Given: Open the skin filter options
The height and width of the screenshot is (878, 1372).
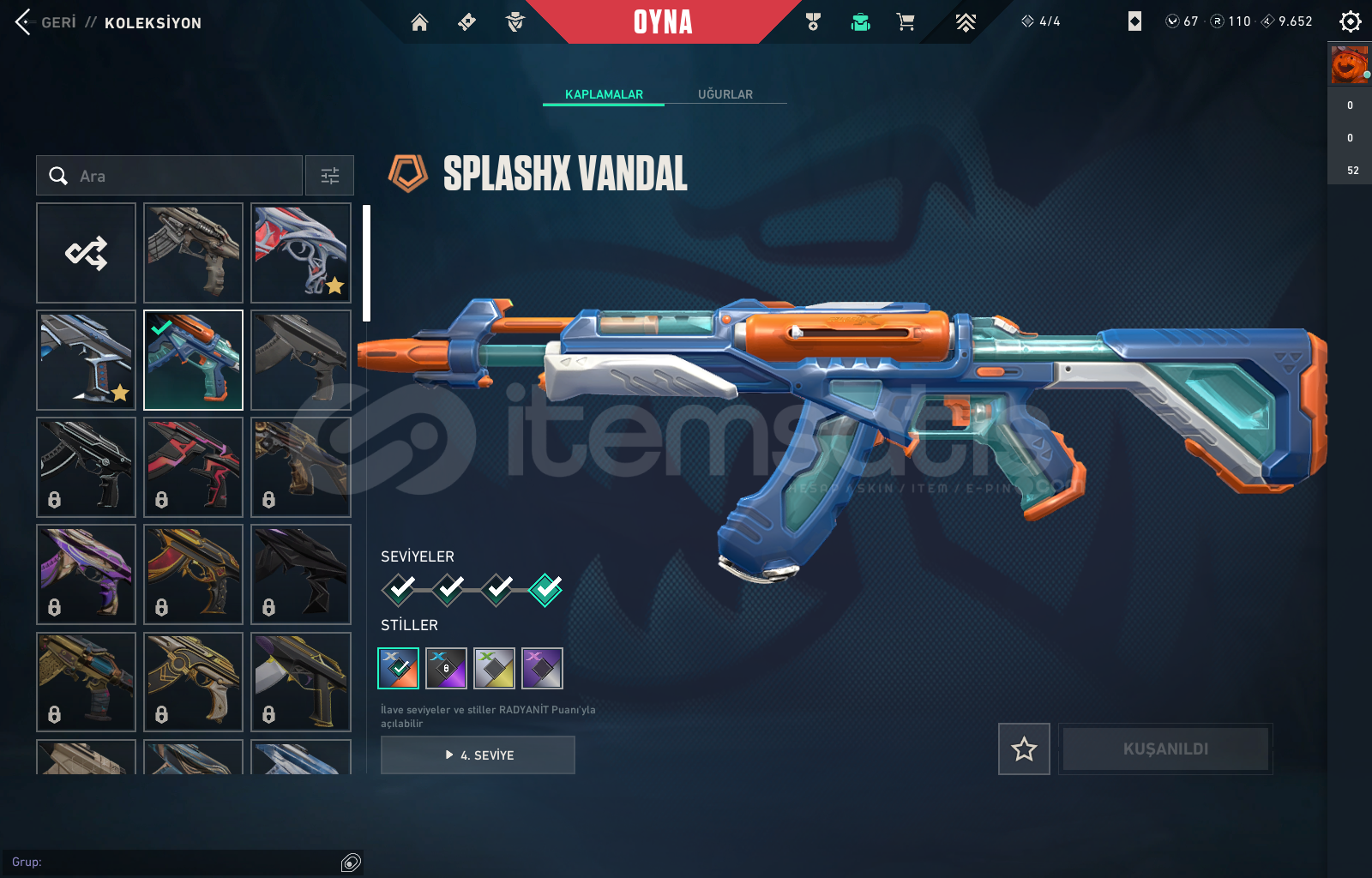Looking at the screenshot, I should point(330,176).
